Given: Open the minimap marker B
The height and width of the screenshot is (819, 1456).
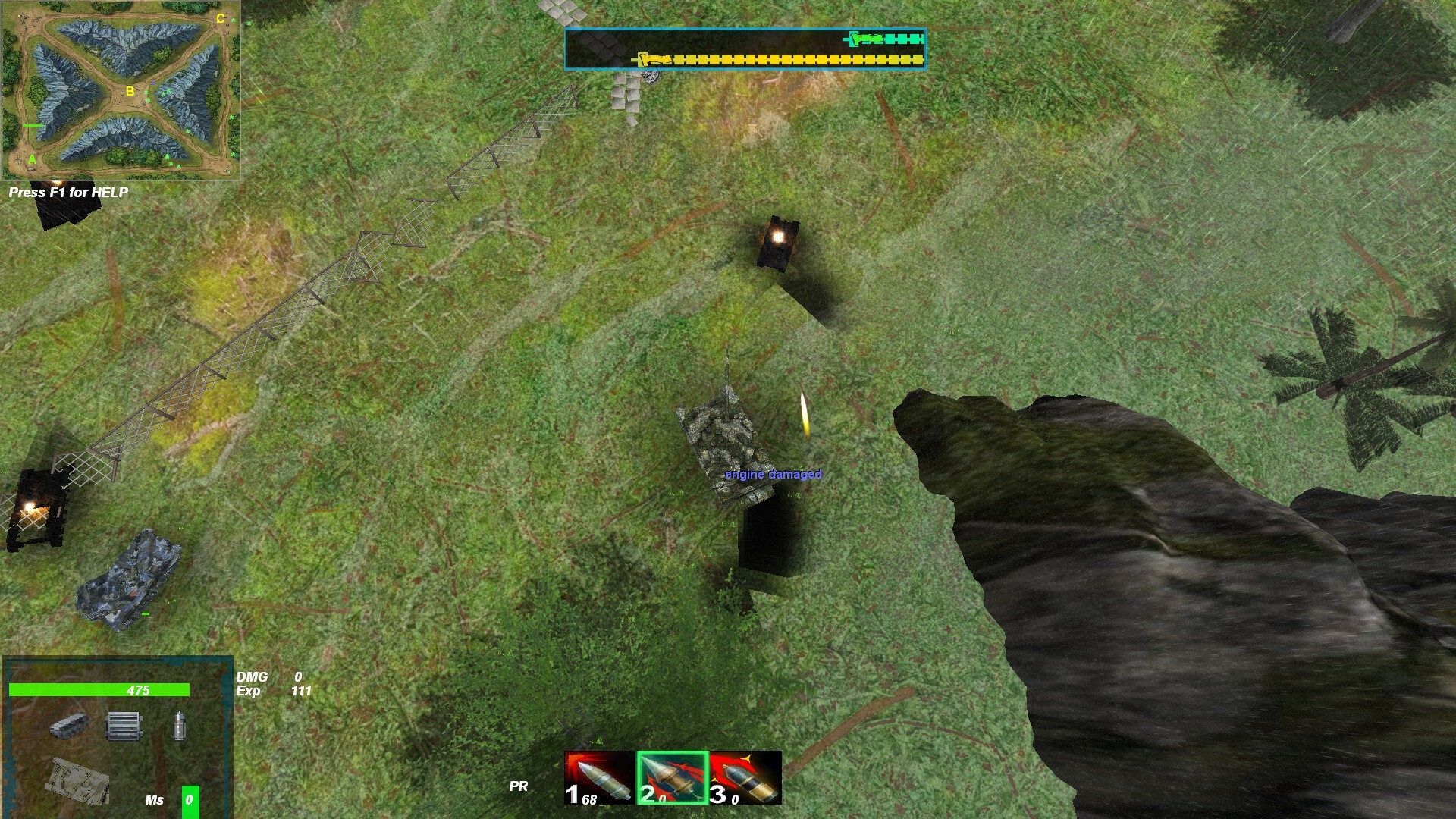Looking at the screenshot, I should click(129, 90).
